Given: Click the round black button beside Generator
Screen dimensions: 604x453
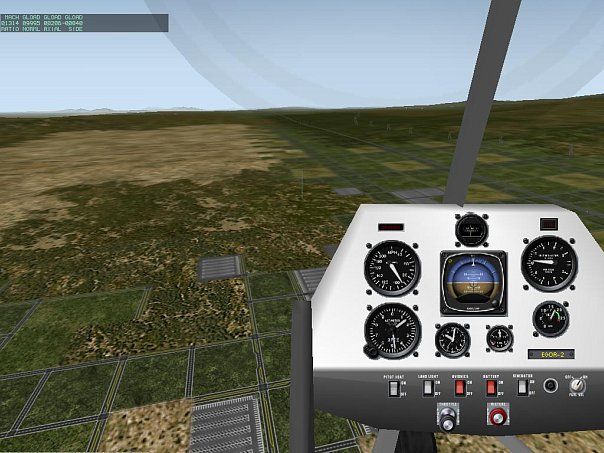Looking at the screenshot, I should pos(550,386).
